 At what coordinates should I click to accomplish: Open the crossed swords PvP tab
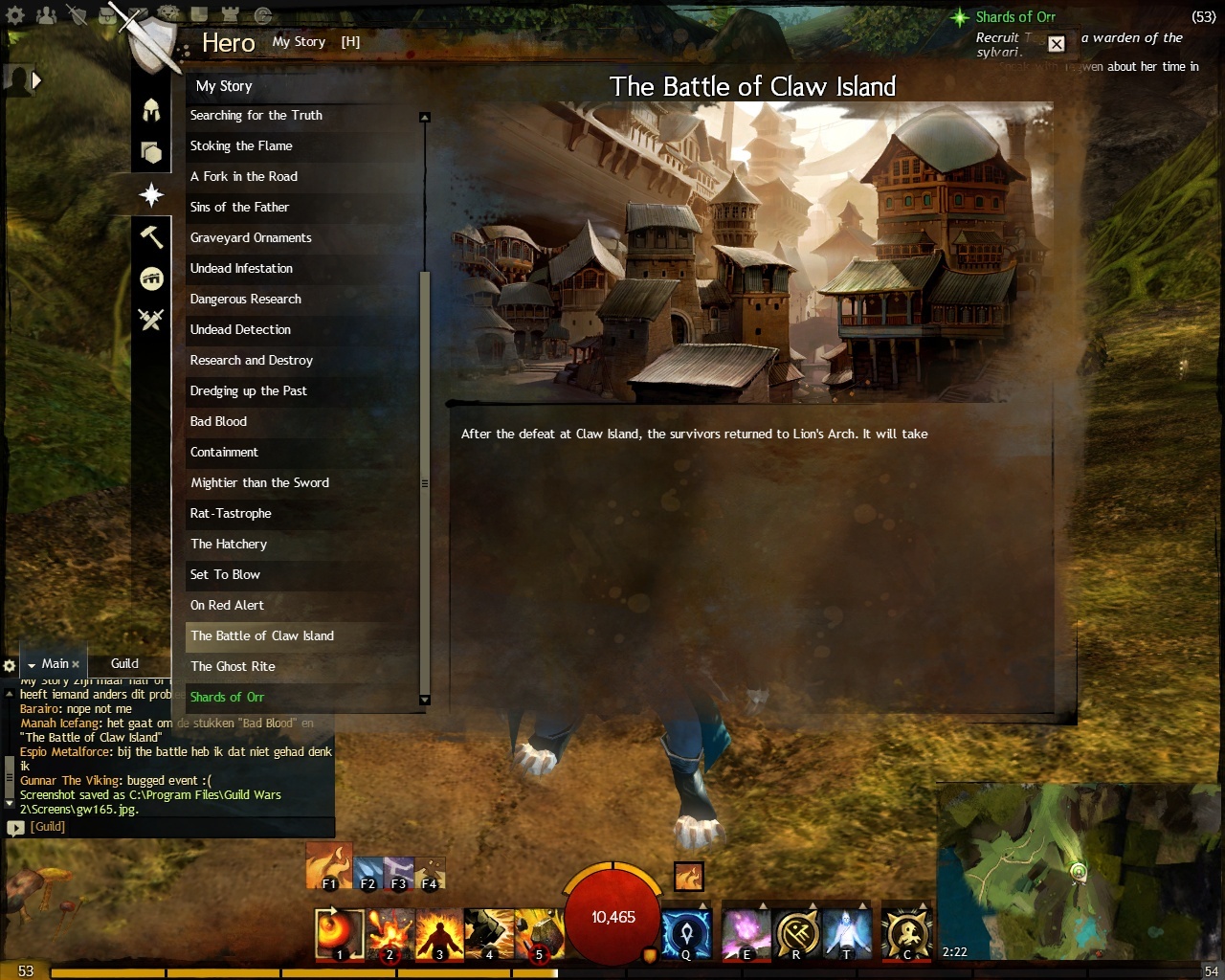[x=151, y=320]
